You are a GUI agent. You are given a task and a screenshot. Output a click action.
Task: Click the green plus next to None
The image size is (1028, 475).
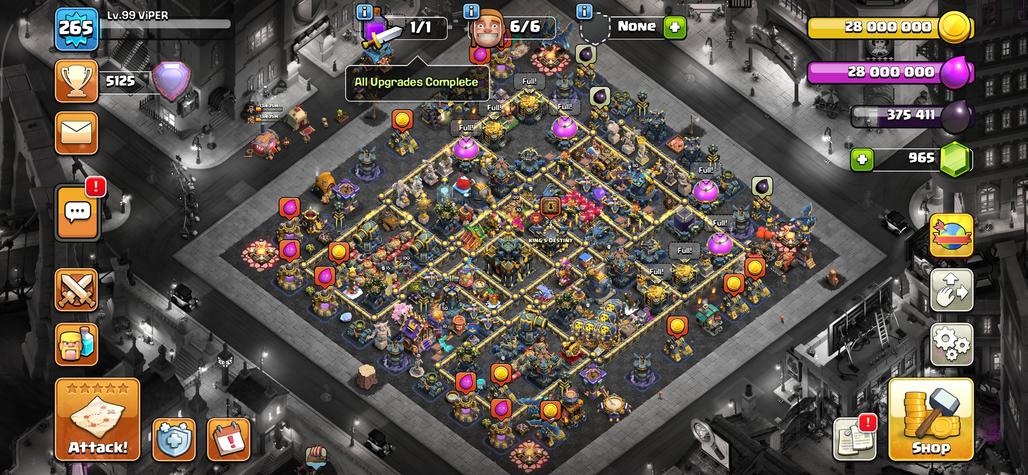point(675,27)
